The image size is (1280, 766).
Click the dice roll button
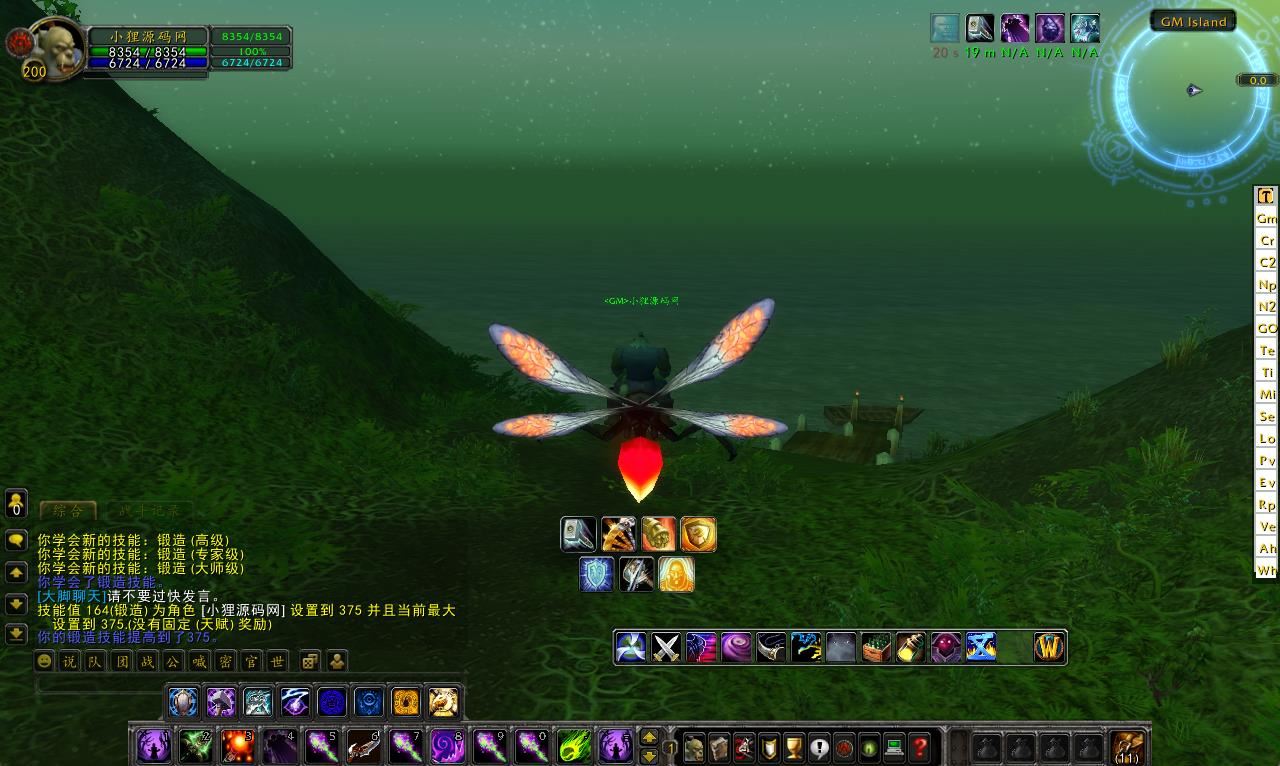pos(310,661)
